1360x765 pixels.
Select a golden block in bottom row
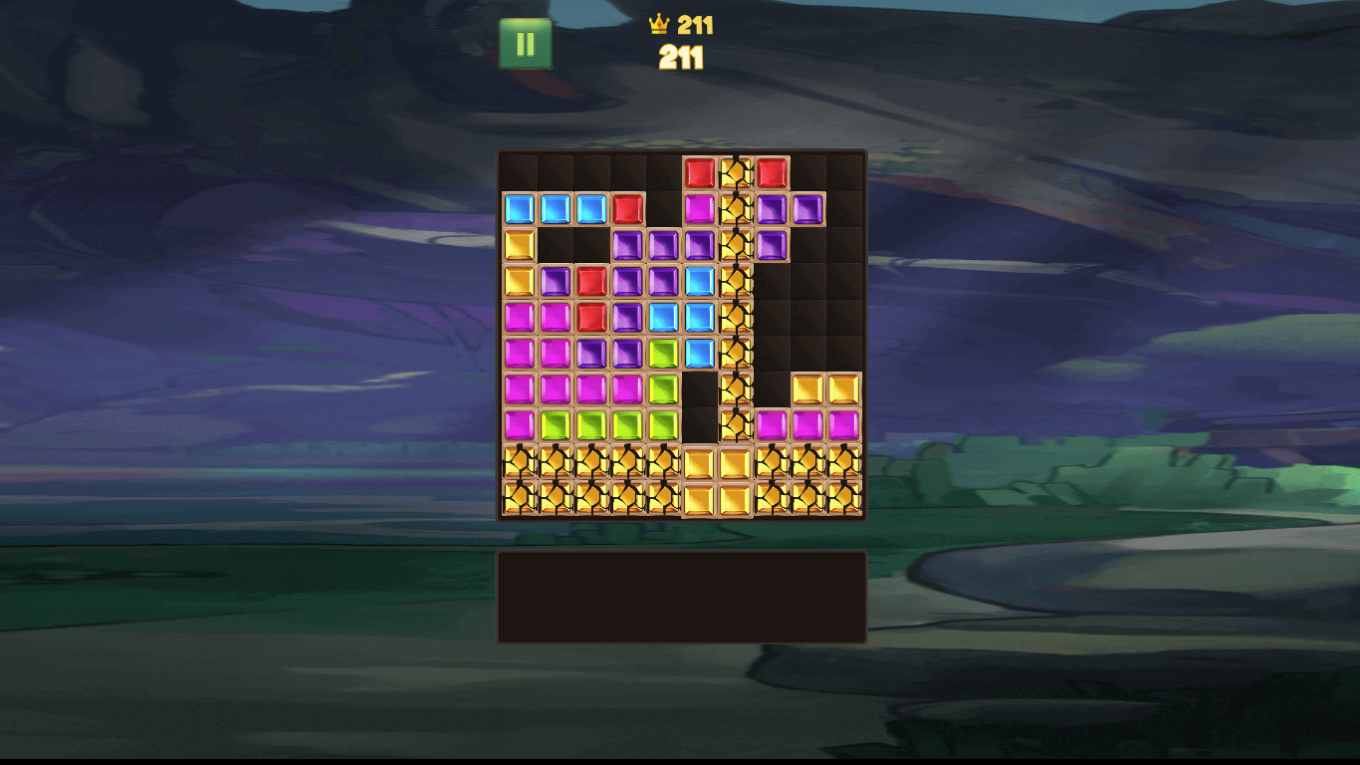552,497
